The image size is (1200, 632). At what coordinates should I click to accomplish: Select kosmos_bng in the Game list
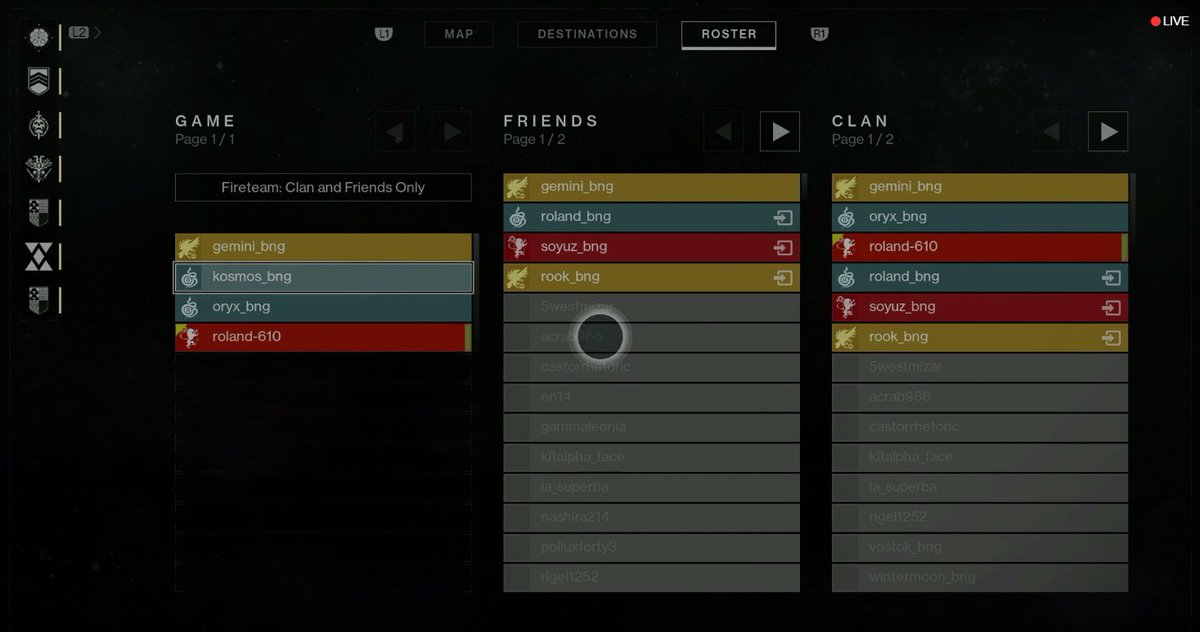(323, 277)
